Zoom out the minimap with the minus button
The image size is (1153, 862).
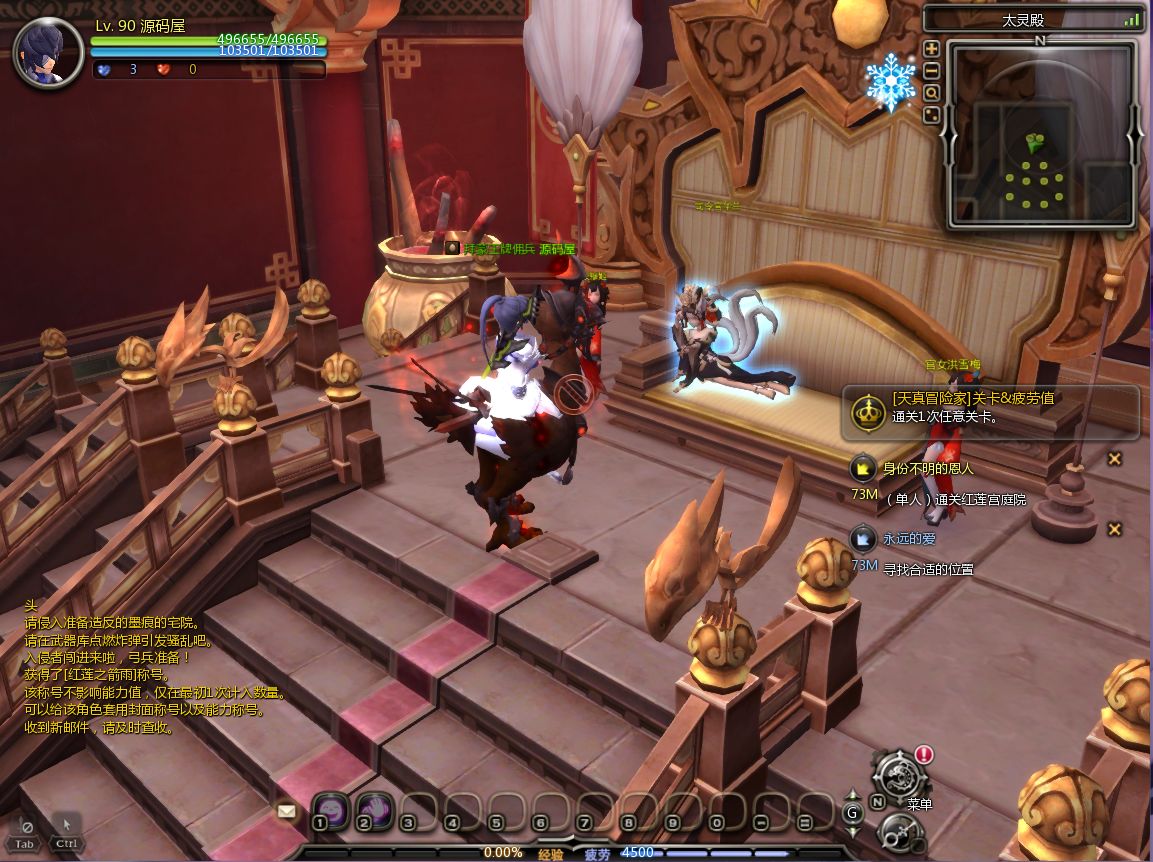pyautogui.click(x=931, y=71)
